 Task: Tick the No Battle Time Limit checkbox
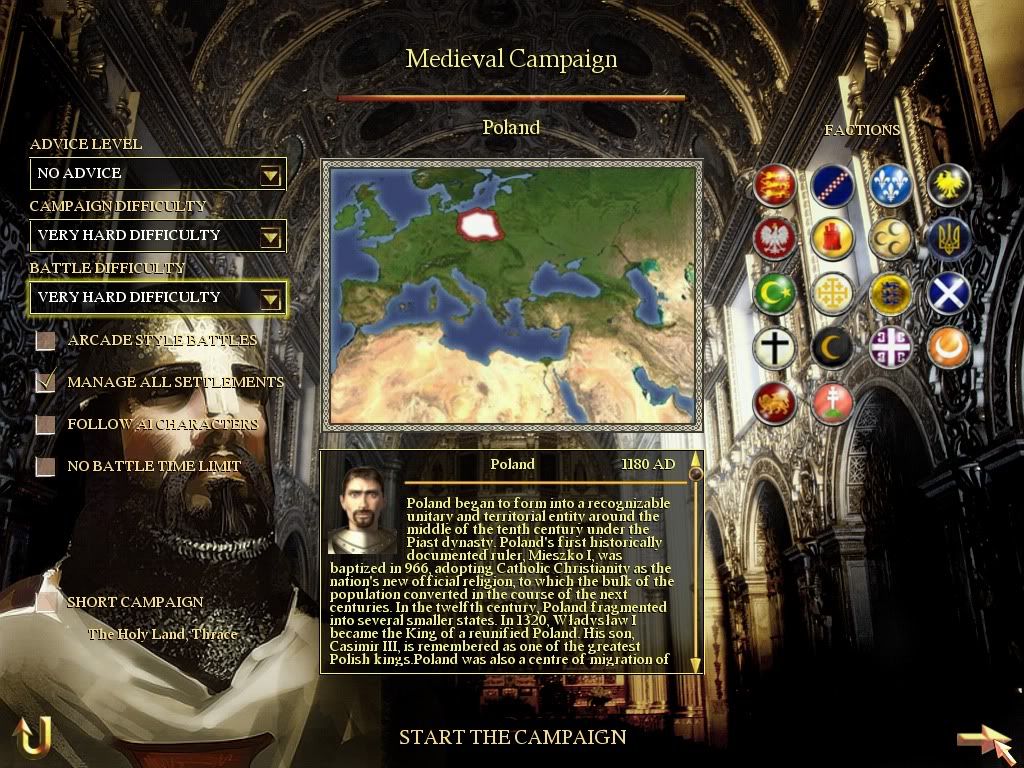(46, 467)
